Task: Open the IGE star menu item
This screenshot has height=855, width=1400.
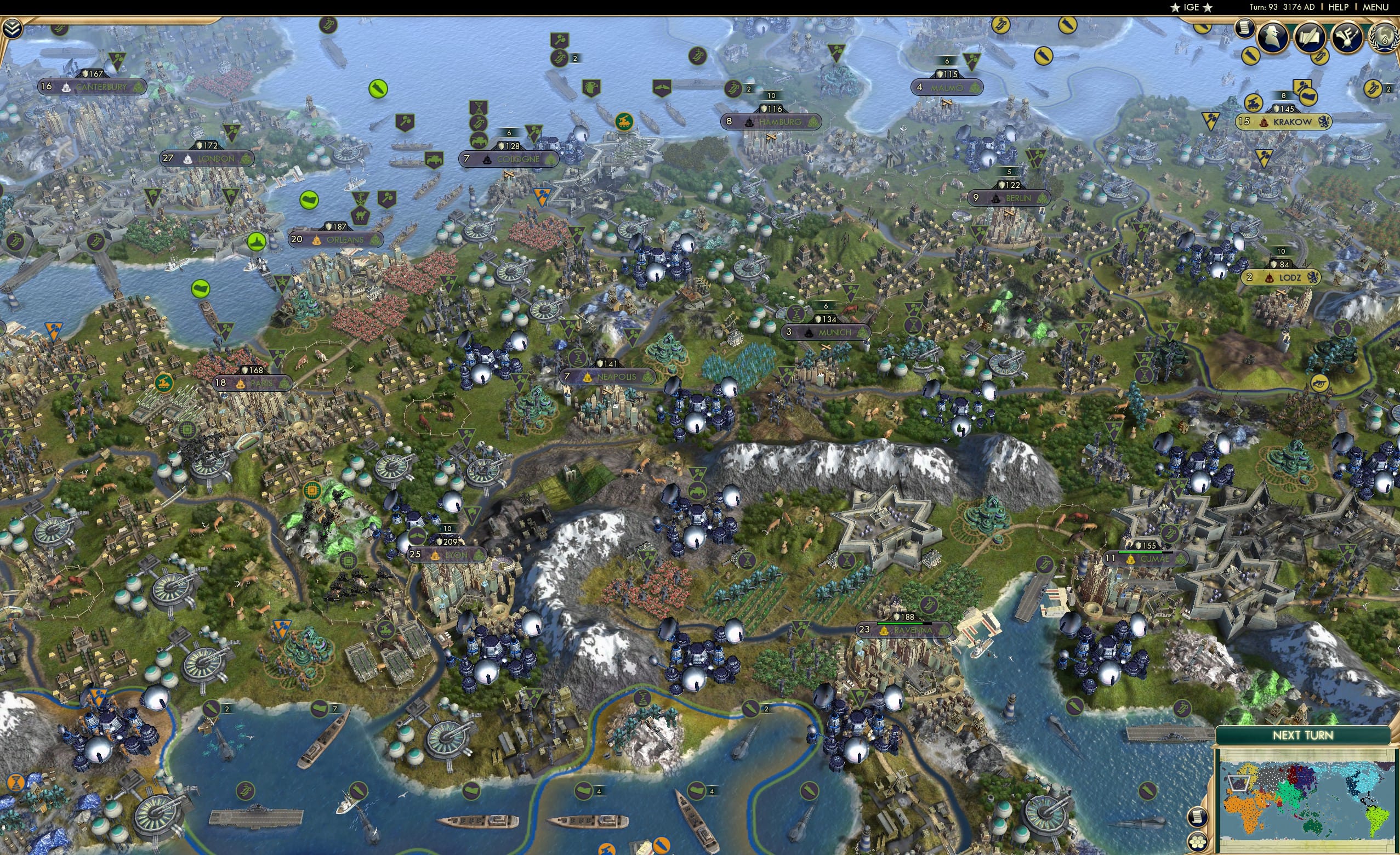Action: (x=1191, y=7)
